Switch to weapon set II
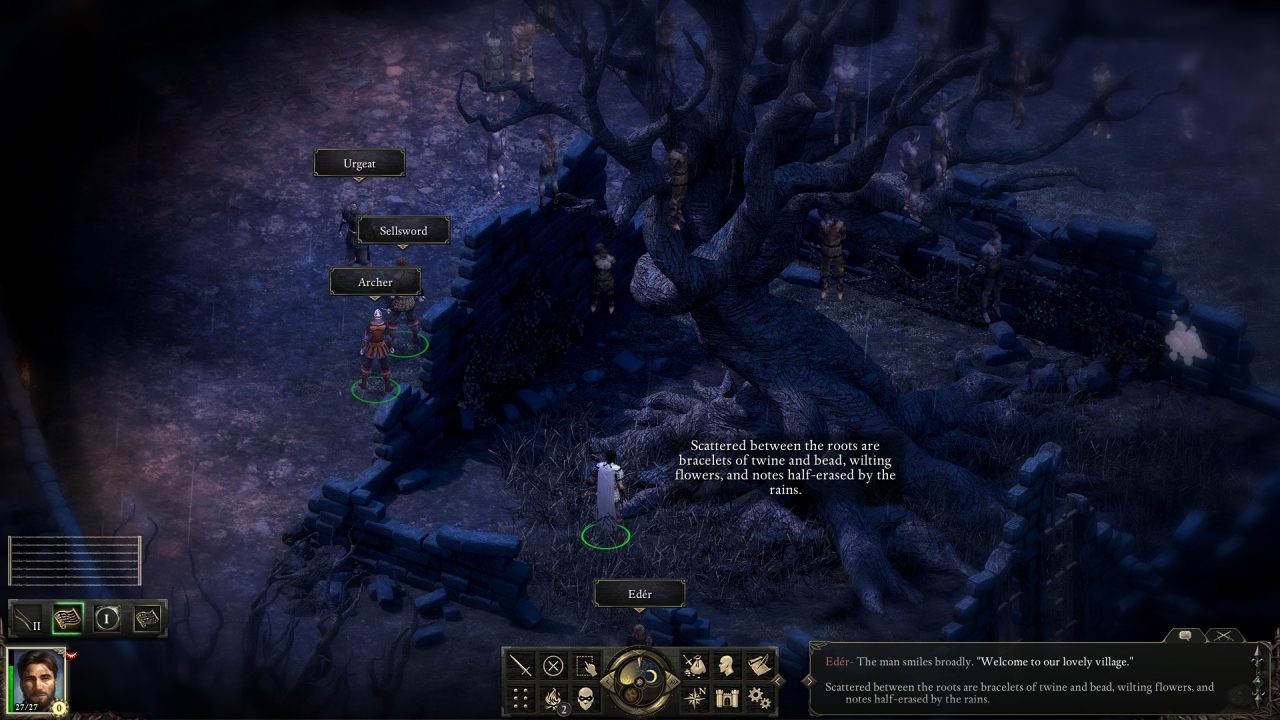This screenshot has height=720, width=1280. 28,618
